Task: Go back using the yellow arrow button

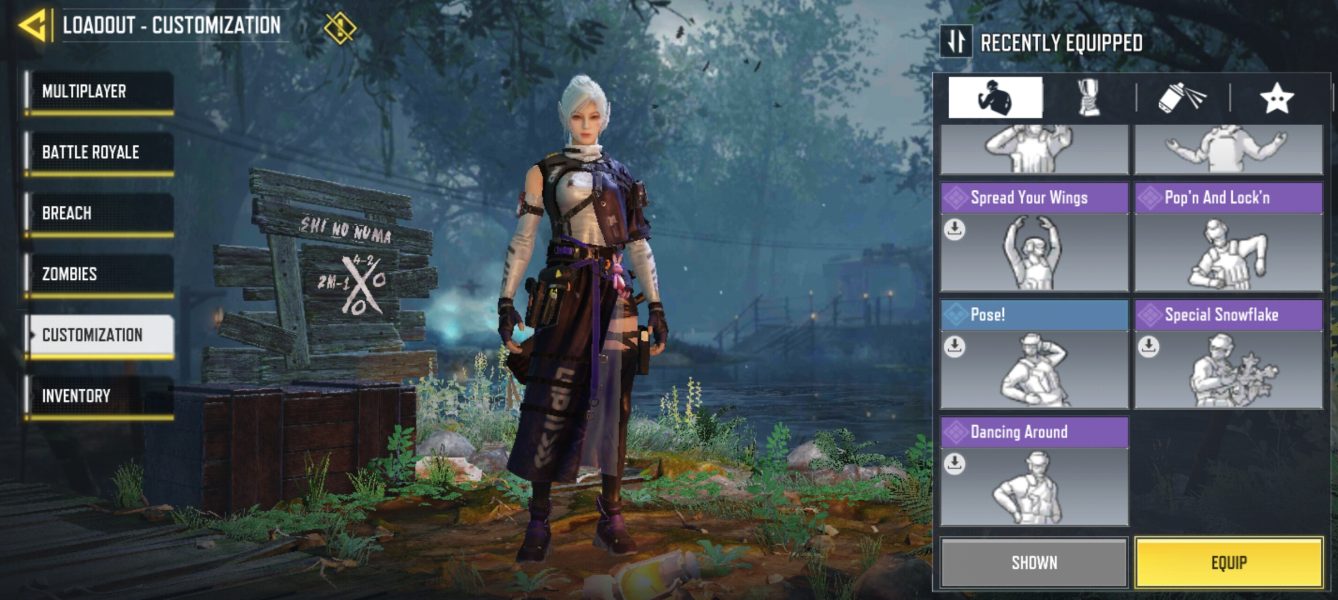Action: [x=33, y=25]
